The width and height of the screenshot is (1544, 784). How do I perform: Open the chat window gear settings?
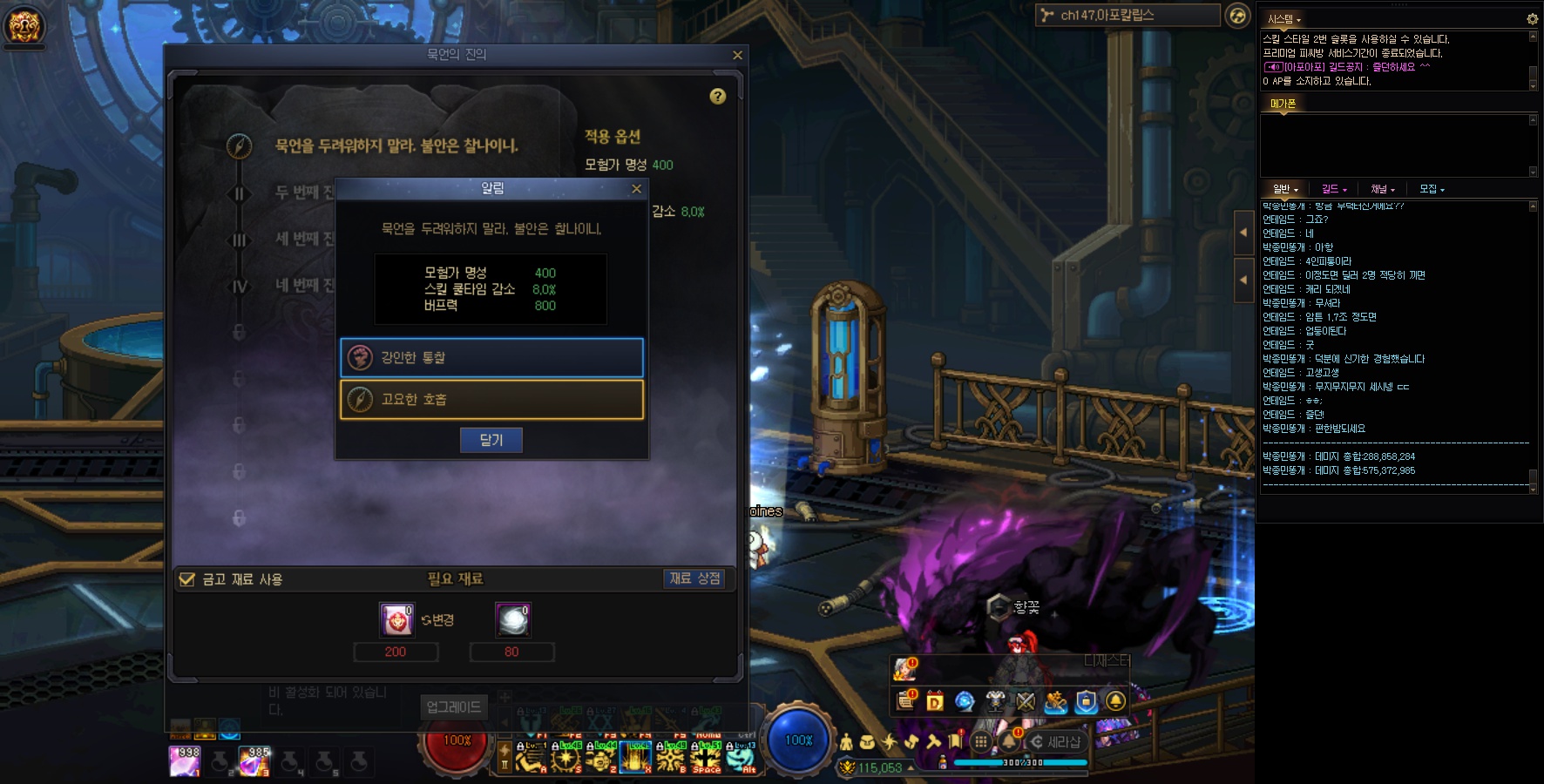tap(1532, 18)
